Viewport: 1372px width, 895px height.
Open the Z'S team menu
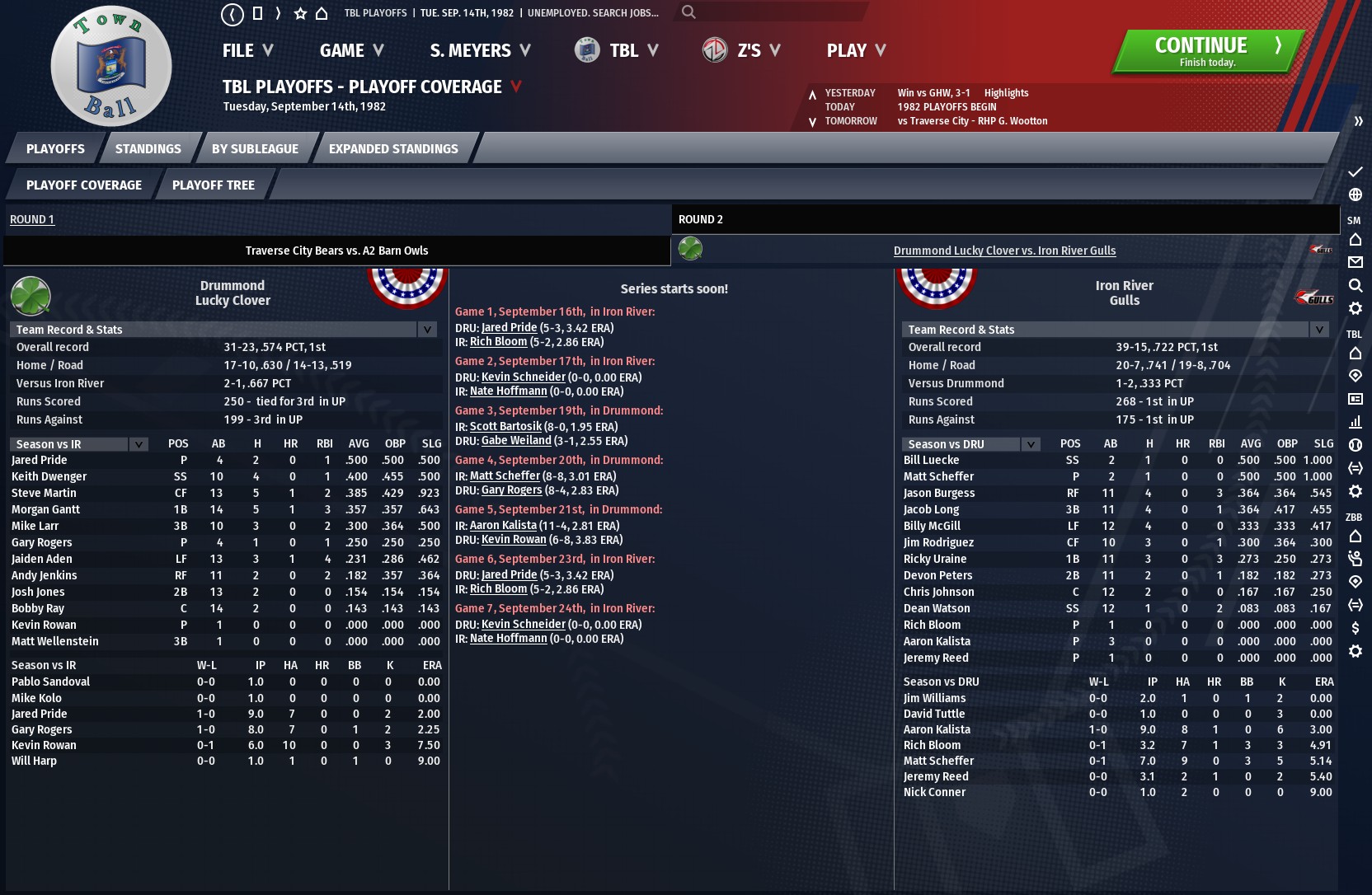(x=742, y=51)
